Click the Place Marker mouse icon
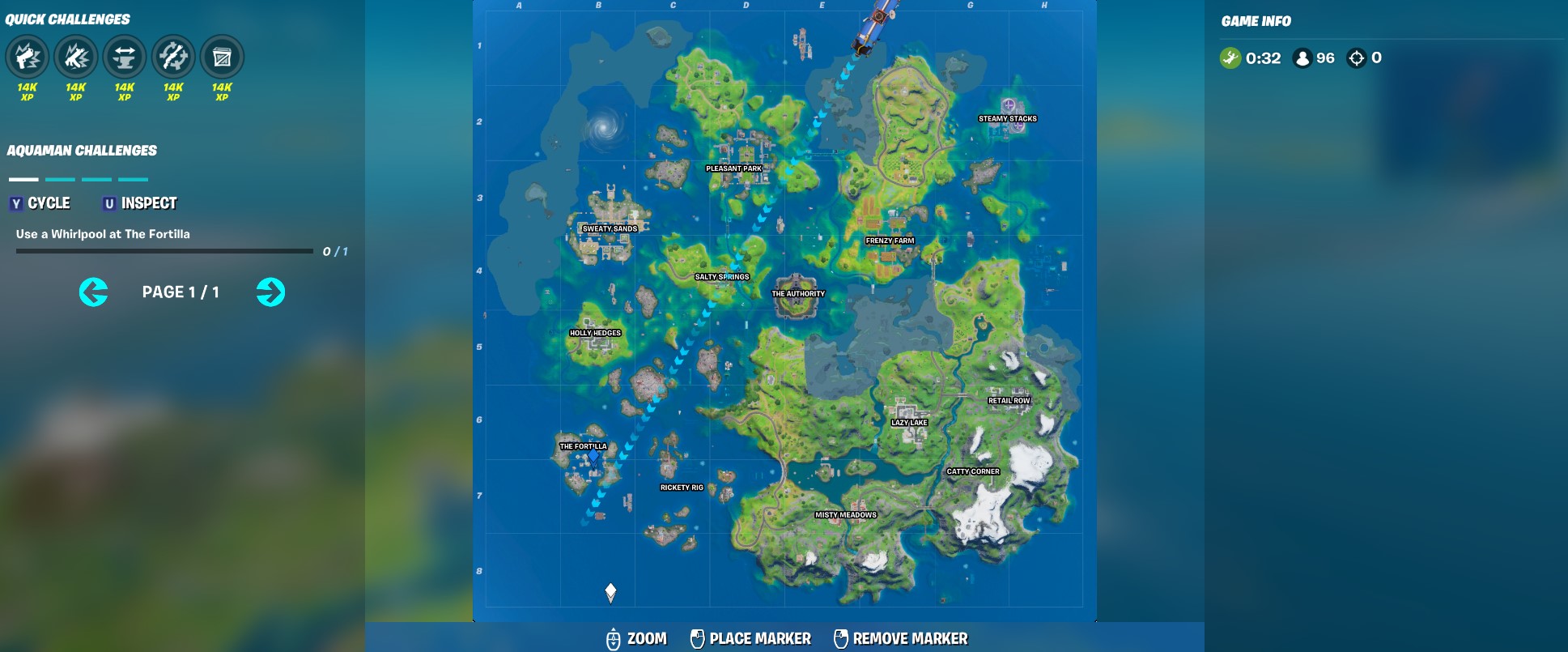Image resolution: width=1568 pixels, height=652 pixels. coord(697,637)
